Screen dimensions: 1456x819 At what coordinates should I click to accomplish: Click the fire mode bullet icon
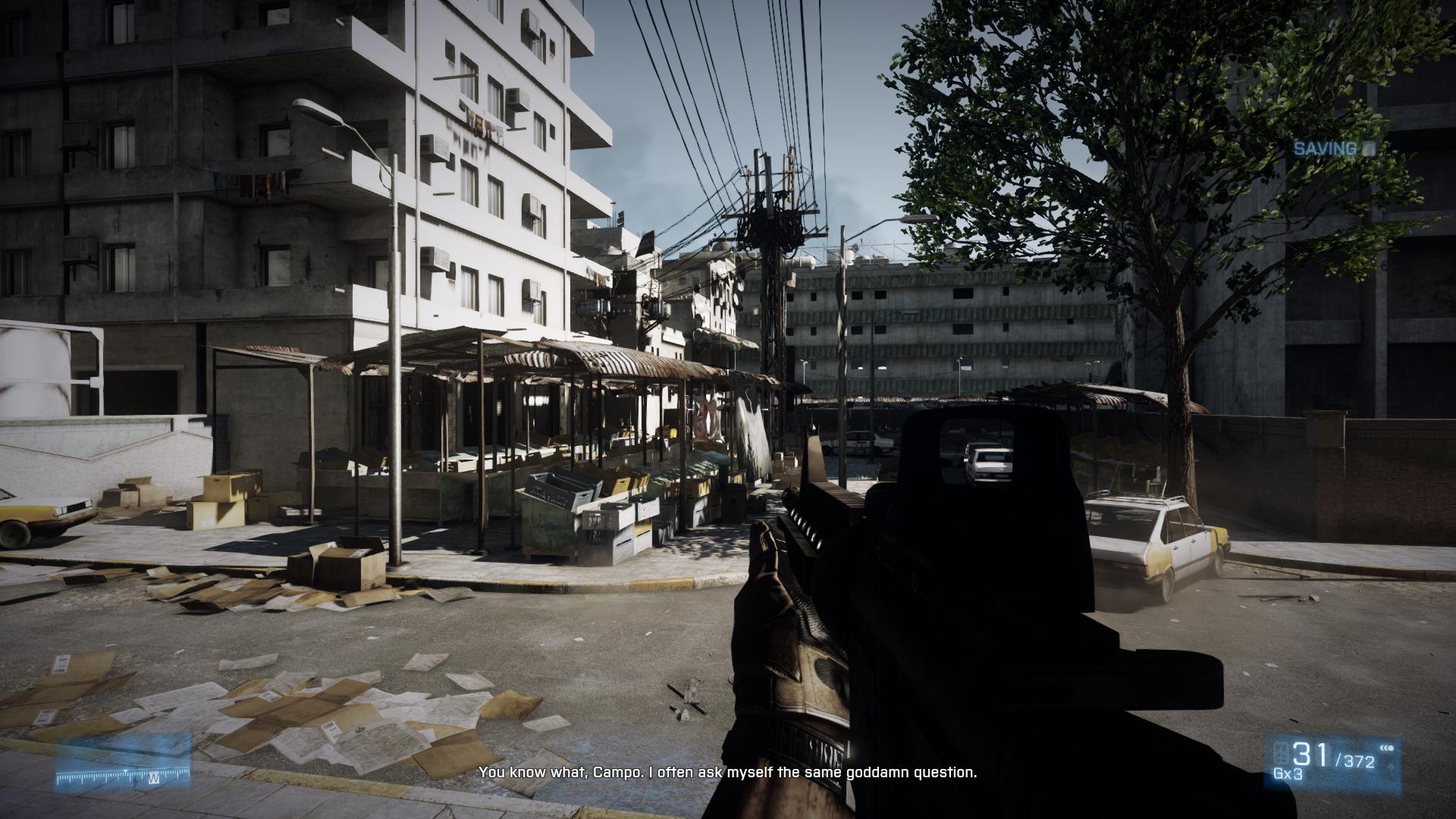[1388, 748]
